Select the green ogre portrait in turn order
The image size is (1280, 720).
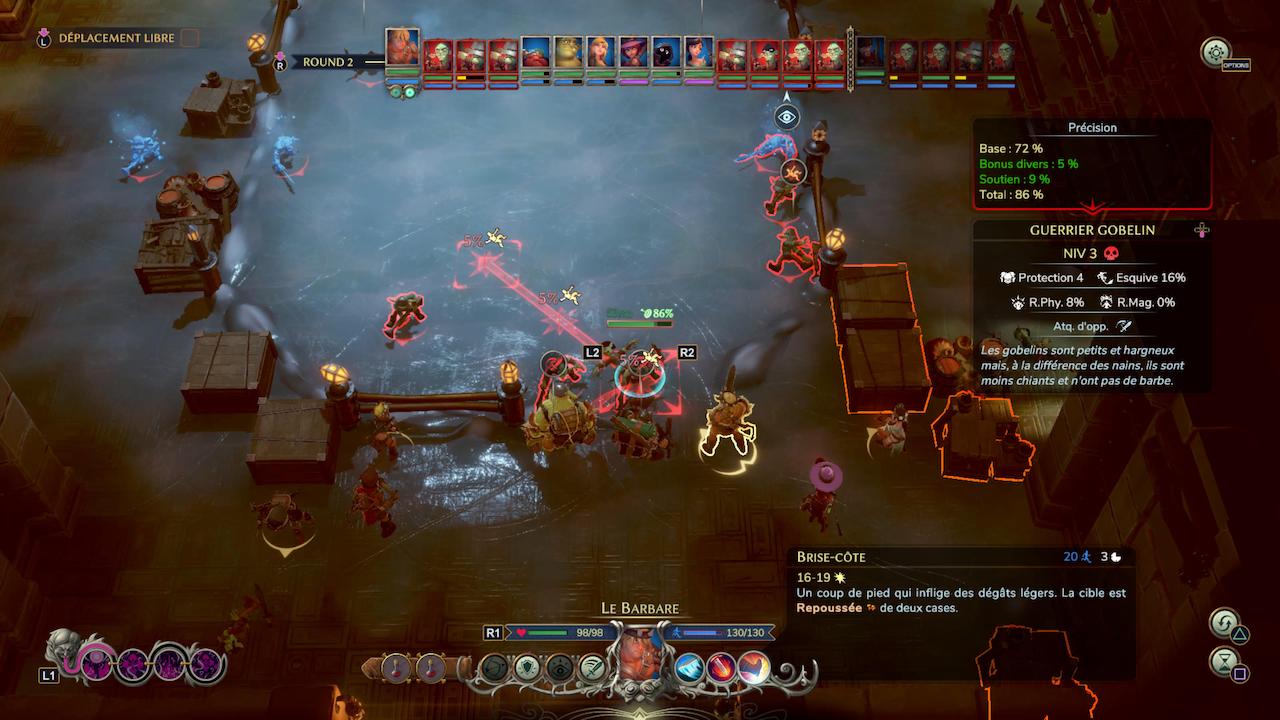[x=568, y=53]
